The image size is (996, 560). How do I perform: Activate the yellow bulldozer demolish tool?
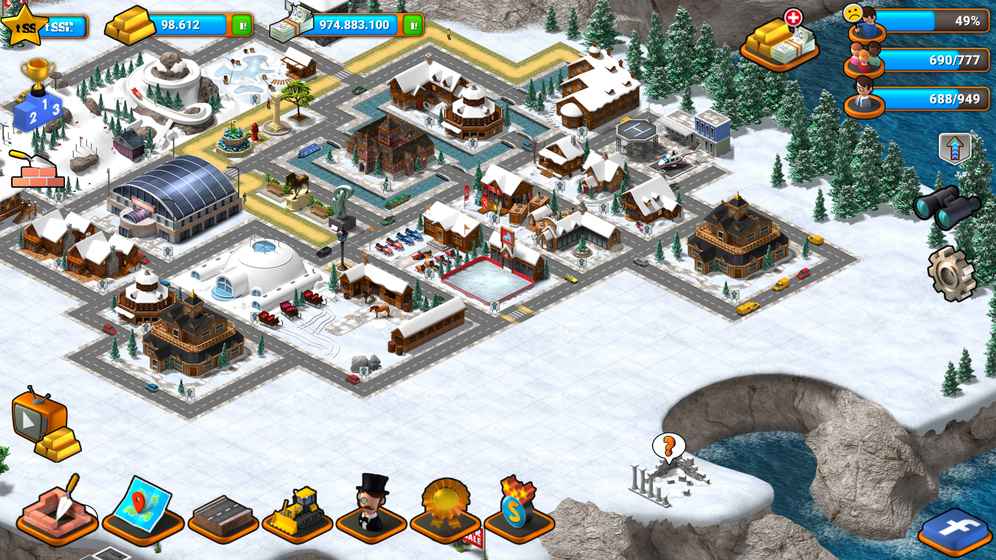pos(297,513)
